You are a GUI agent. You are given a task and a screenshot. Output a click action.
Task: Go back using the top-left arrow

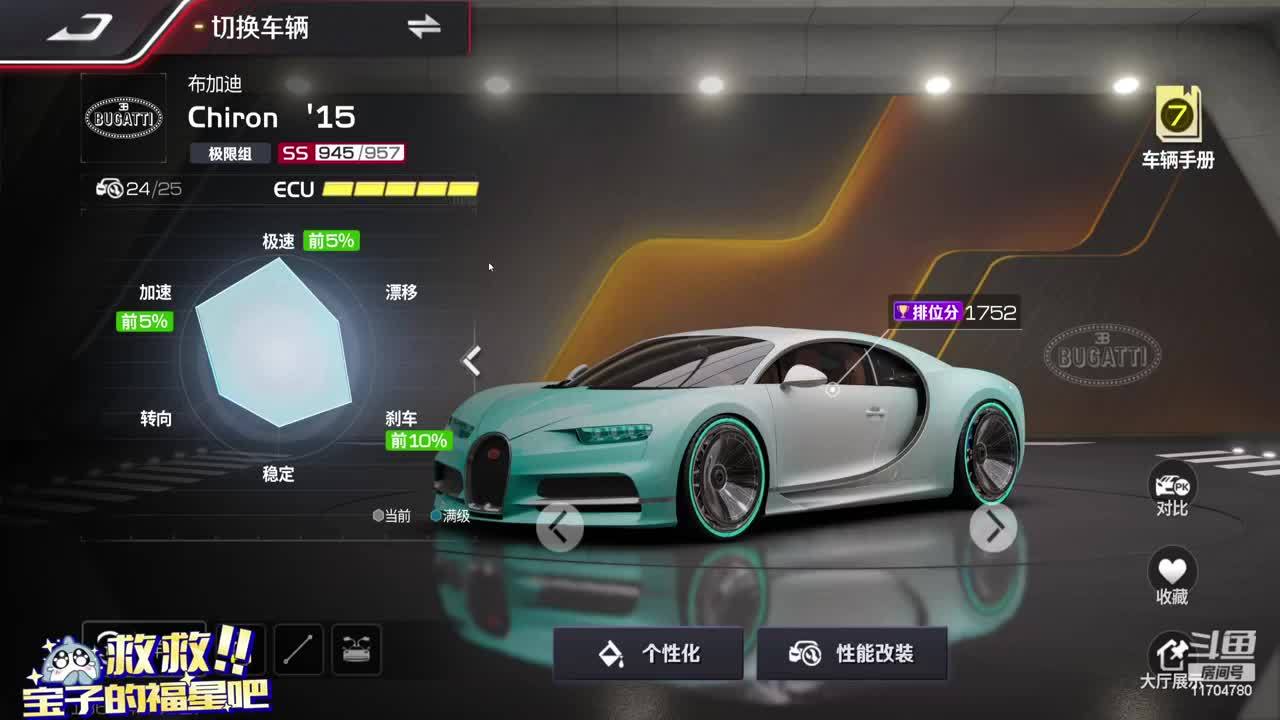click(80, 28)
